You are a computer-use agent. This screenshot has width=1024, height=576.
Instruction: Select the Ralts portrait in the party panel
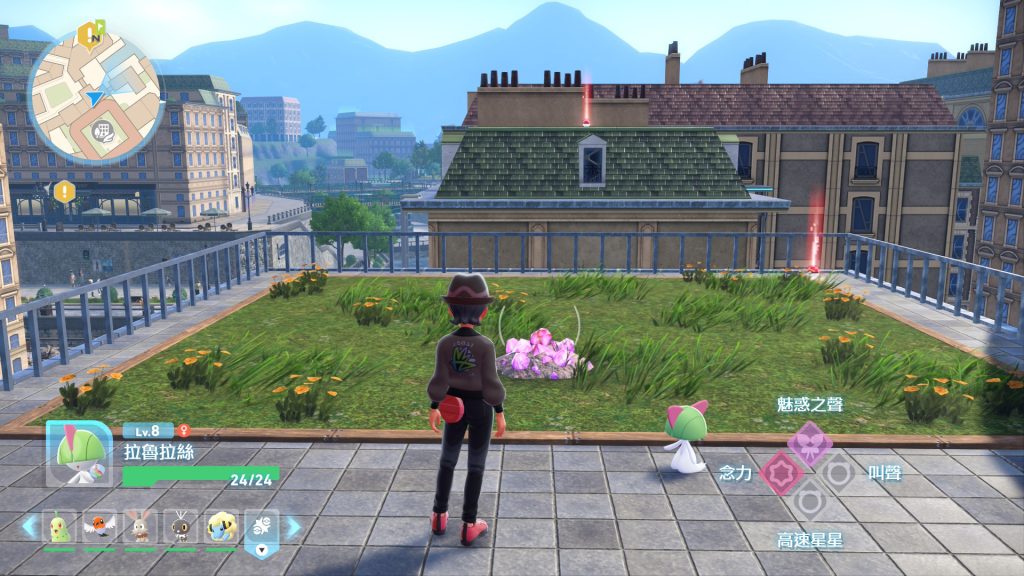[x=78, y=454]
